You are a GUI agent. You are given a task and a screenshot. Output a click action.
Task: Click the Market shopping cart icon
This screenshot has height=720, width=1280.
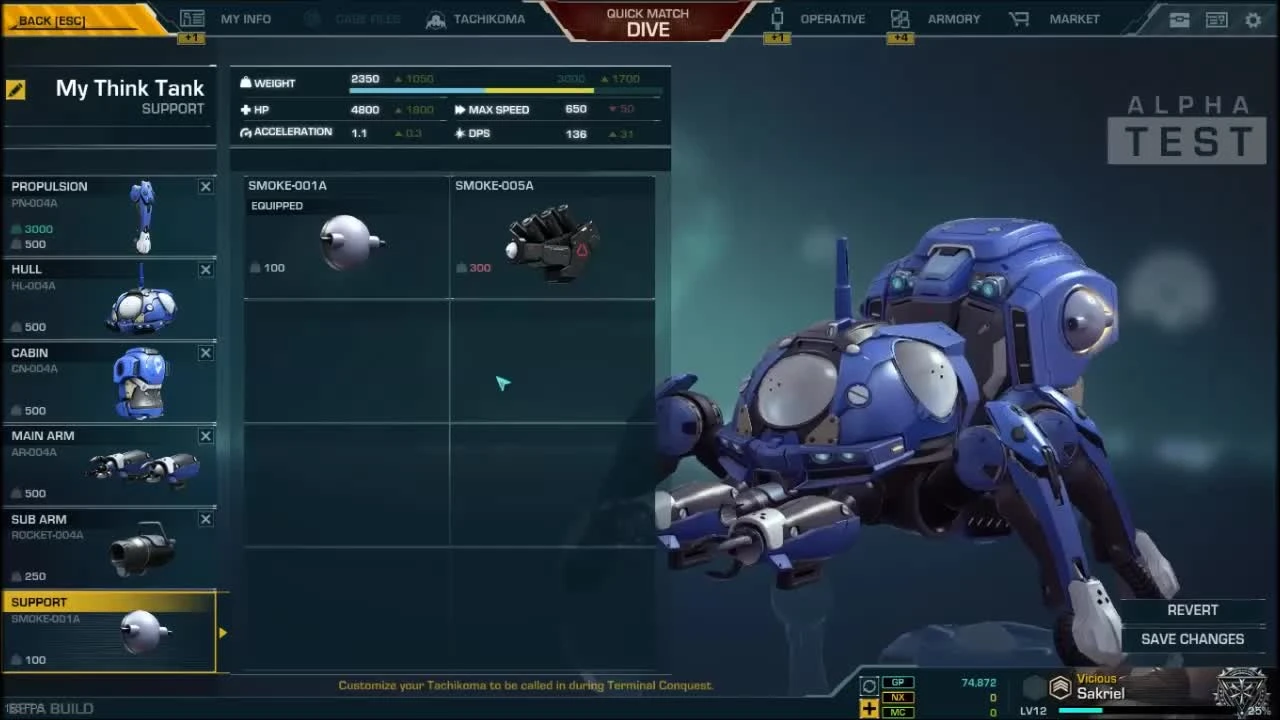pyautogui.click(x=1019, y=18)
